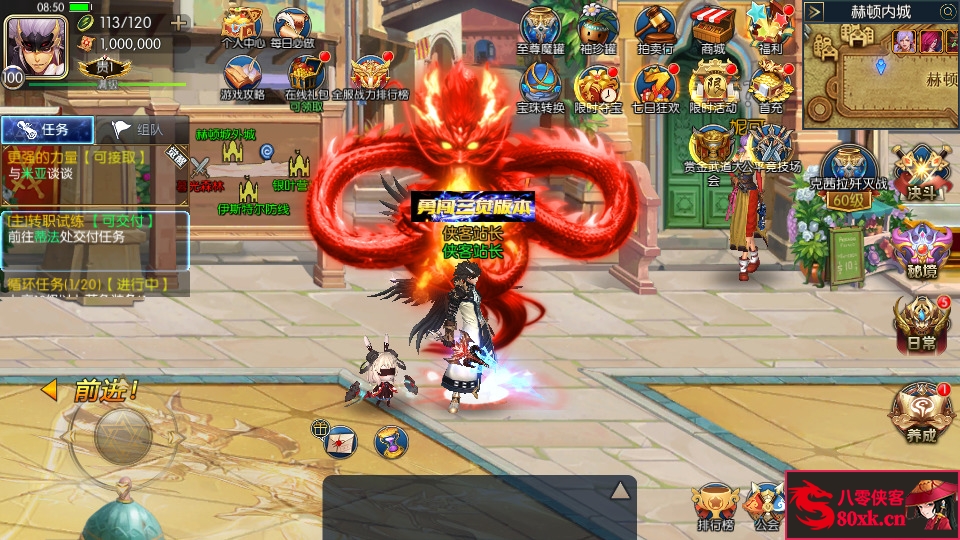Viewport: 960px width, 540px height.
Task: Open the 首充 first recharge offer
Action: (771, 87)
